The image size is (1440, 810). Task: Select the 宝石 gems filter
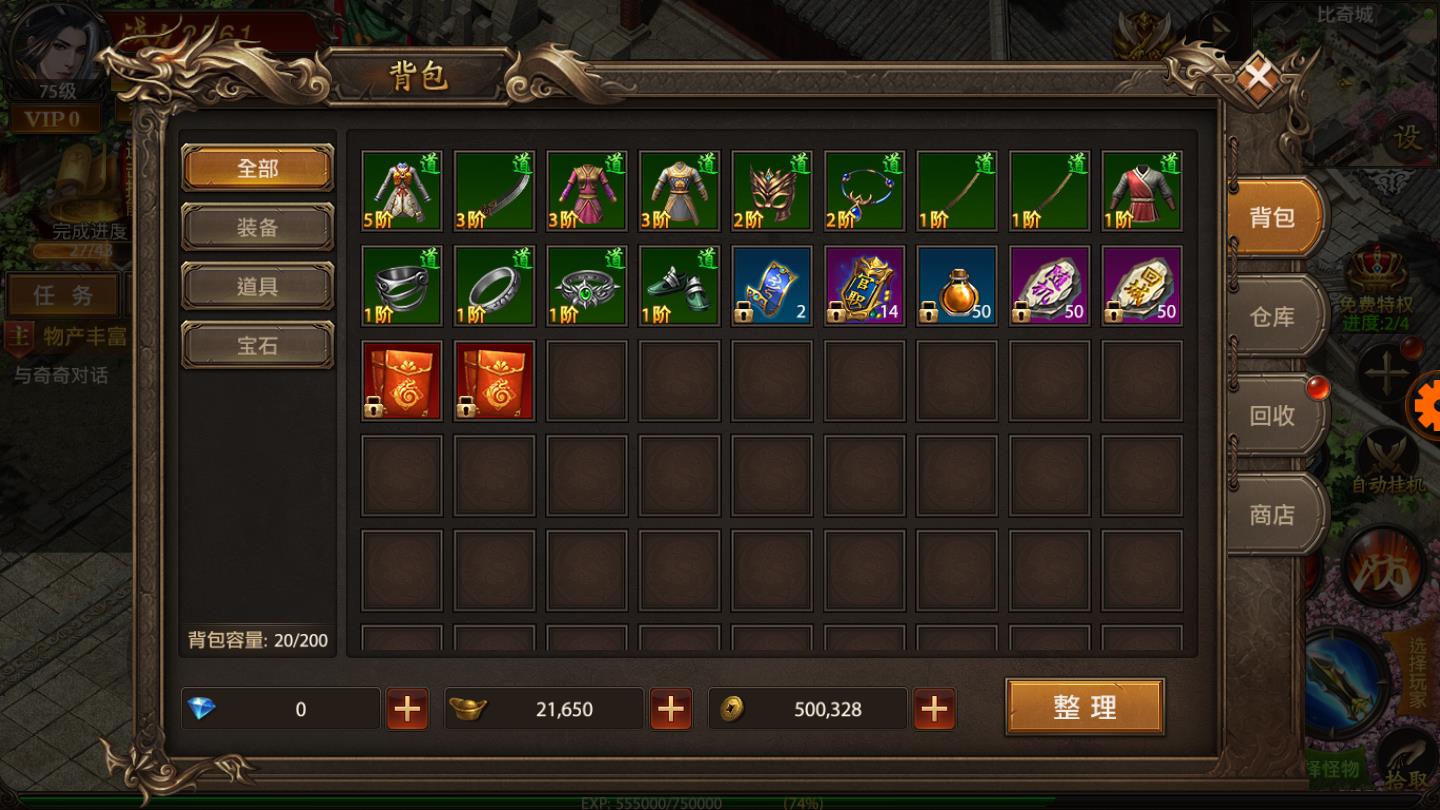tap(257, 345)
